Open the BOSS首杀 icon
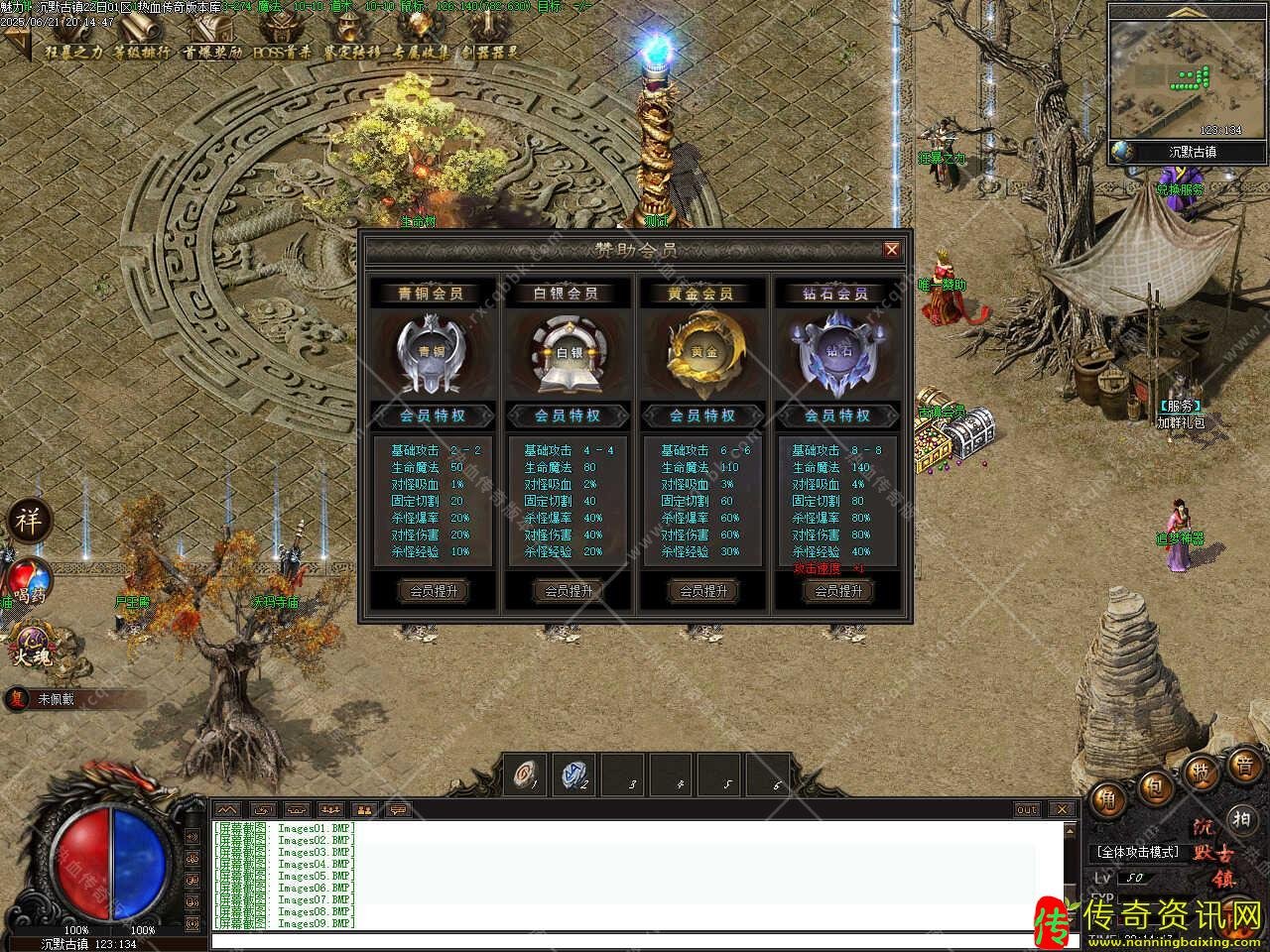This screenshot has height=952, width=1270. (x=282, y=40)
